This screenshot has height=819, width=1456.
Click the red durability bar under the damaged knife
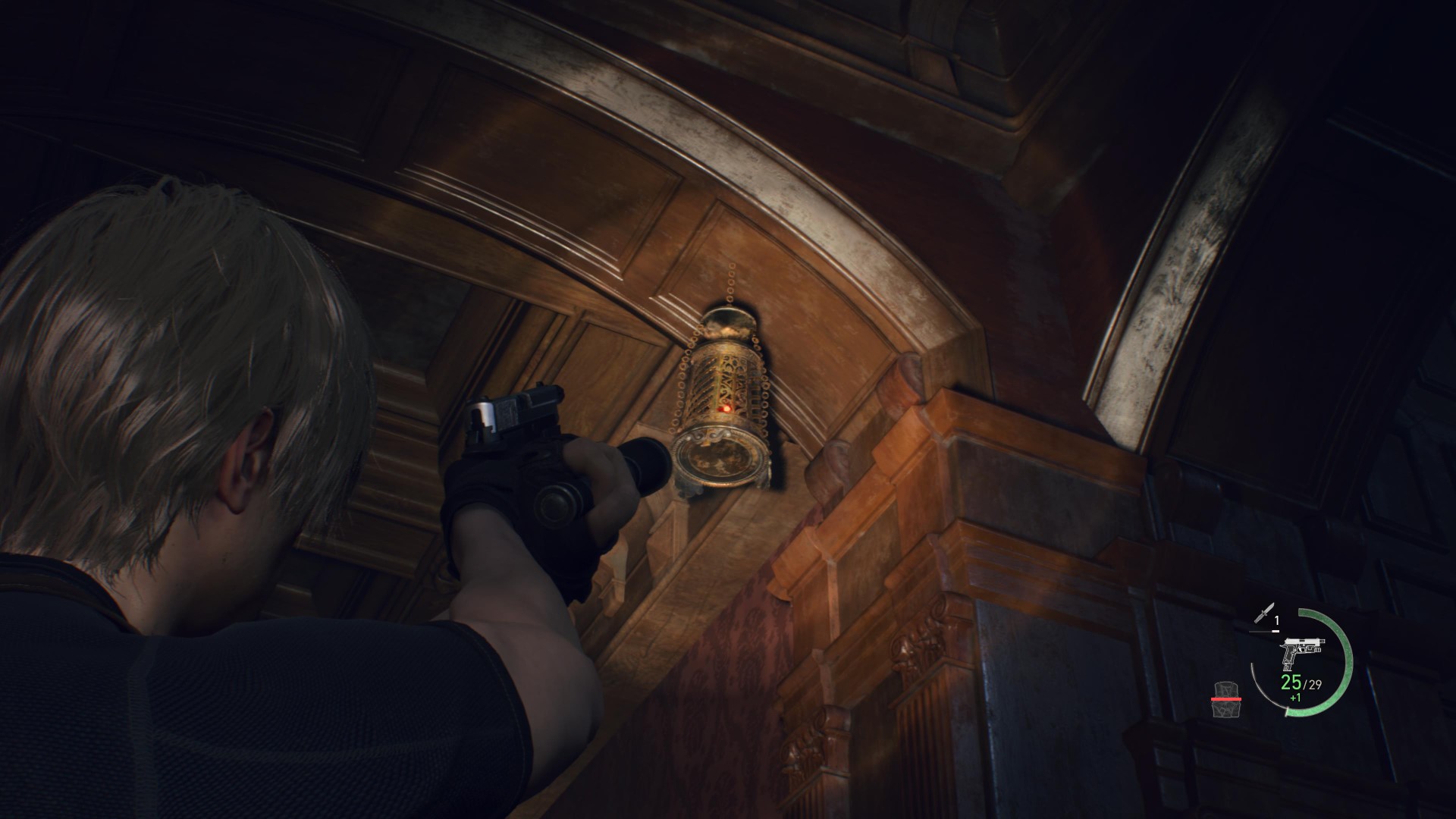tap(1225, 699)
